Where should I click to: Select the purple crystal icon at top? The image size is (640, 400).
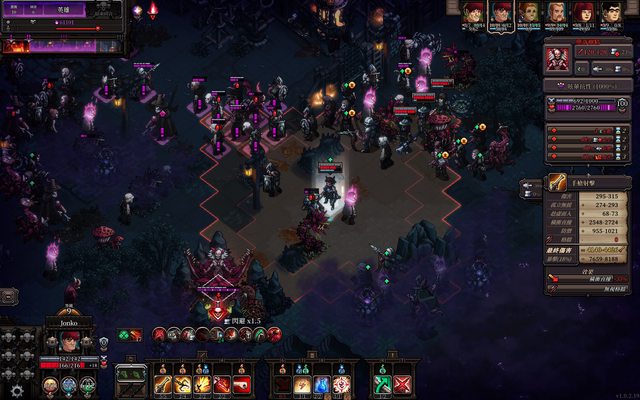137,11
